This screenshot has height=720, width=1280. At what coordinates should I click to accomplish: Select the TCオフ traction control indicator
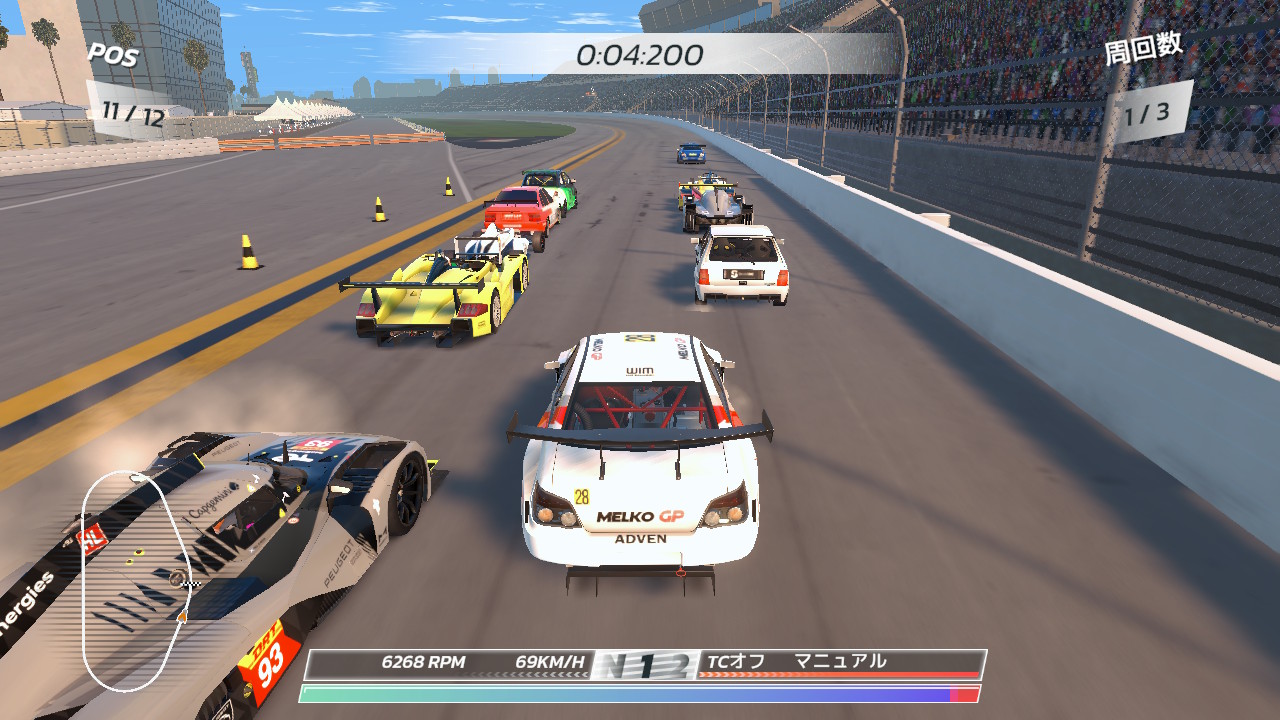coord(735,661)
